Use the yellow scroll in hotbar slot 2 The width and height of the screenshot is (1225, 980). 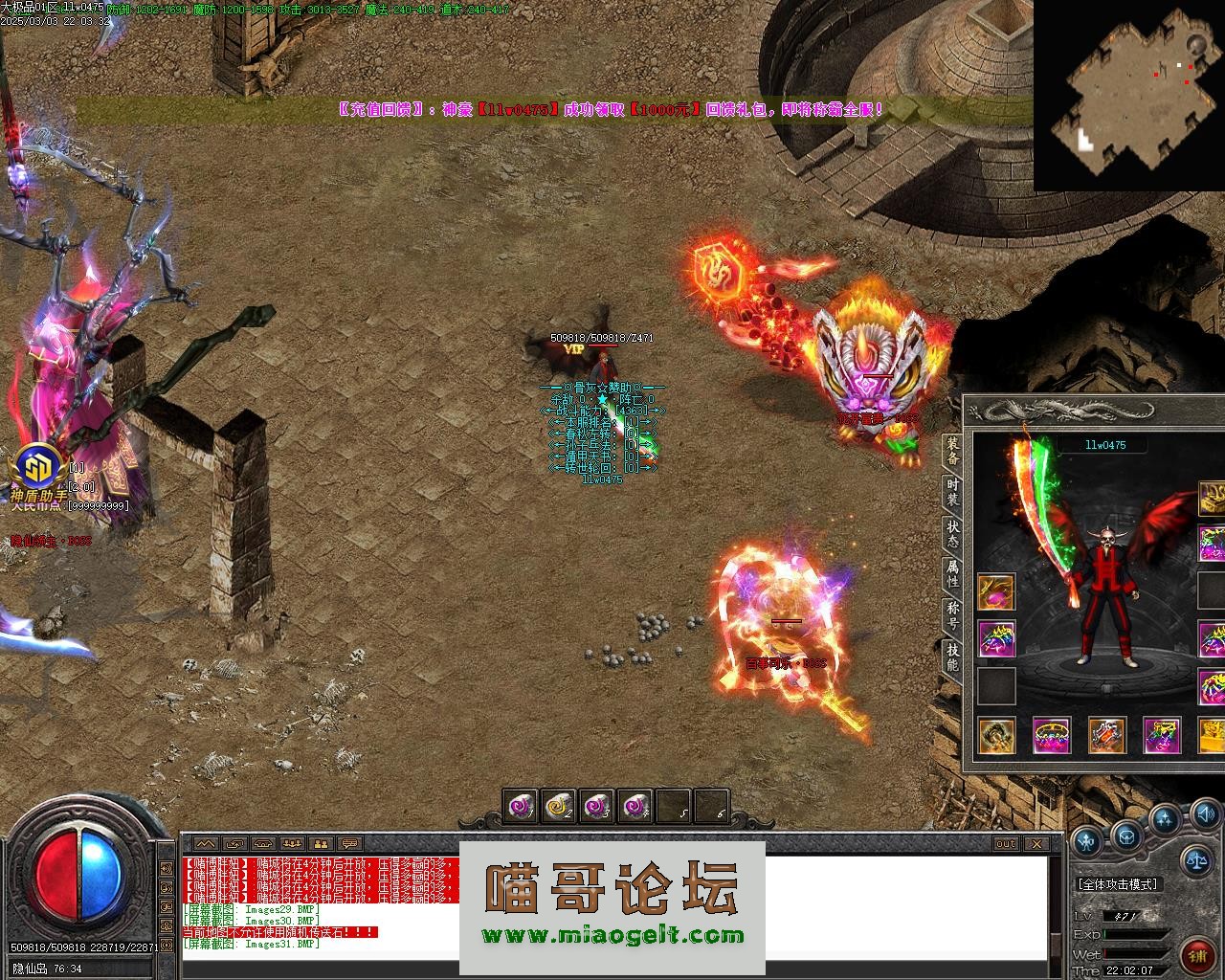(558, 807)
